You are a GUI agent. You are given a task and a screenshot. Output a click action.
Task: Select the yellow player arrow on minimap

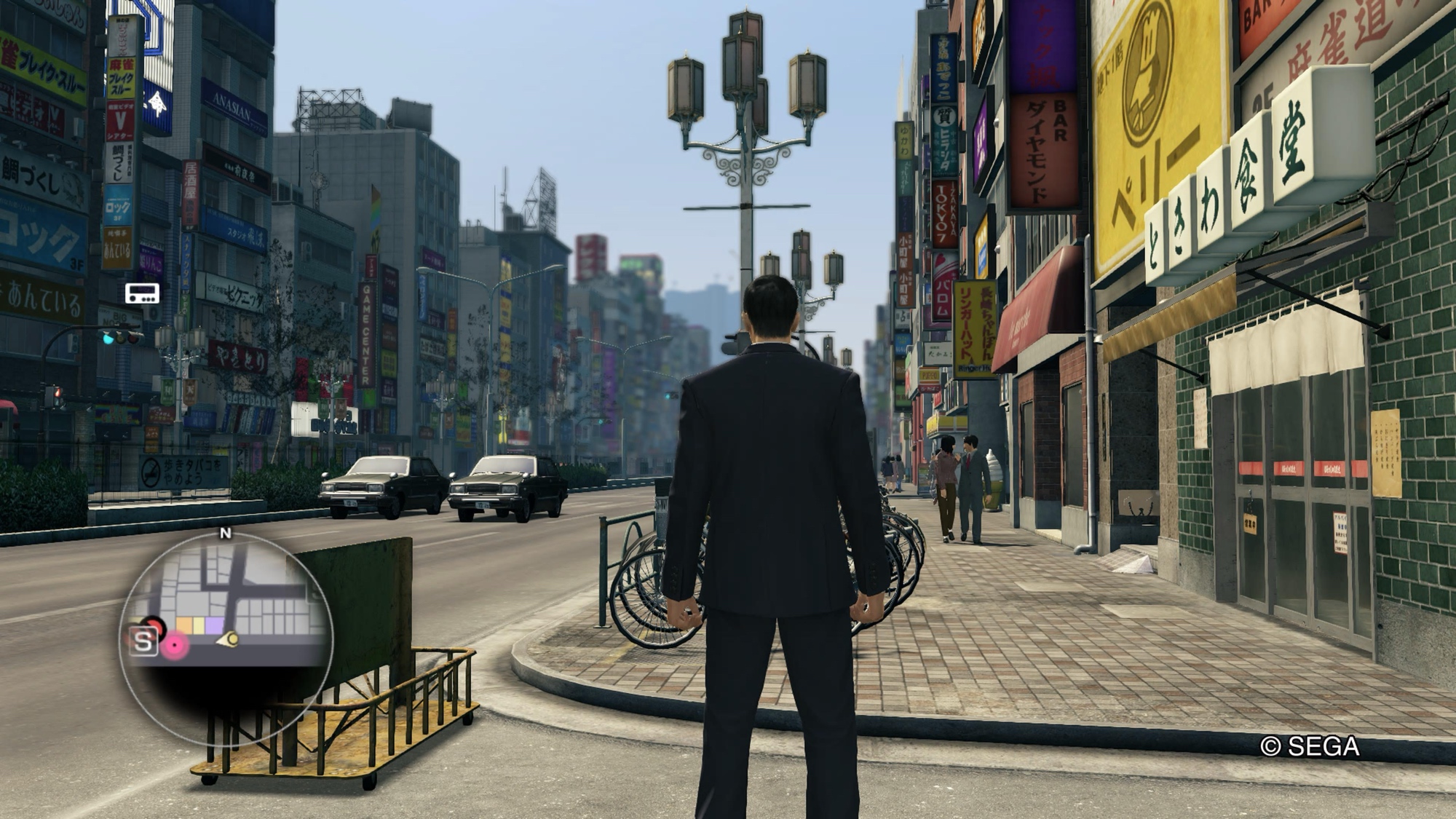pos(229,640)
